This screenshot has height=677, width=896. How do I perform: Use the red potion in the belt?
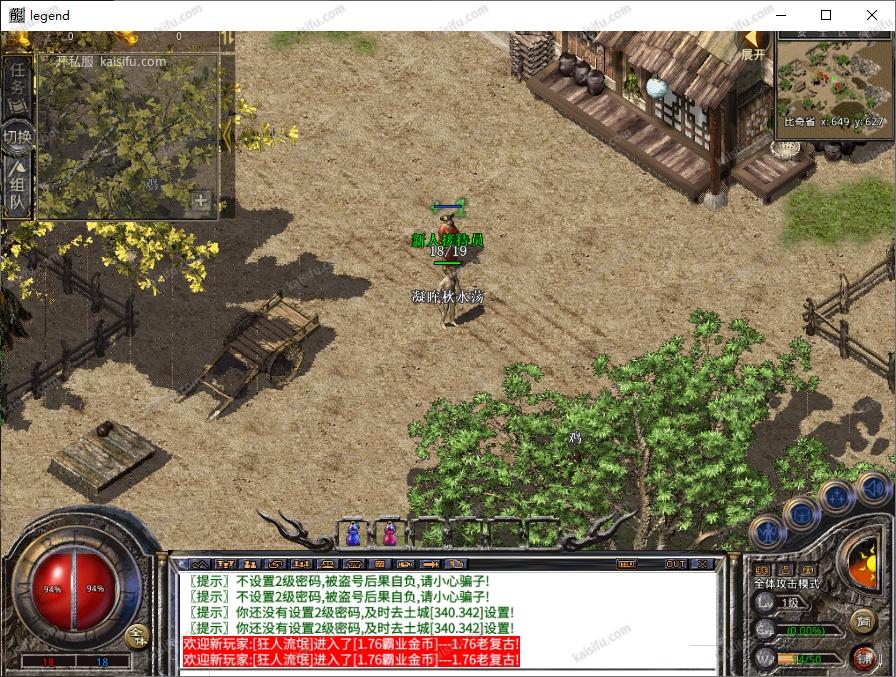(x=389, y=535)
